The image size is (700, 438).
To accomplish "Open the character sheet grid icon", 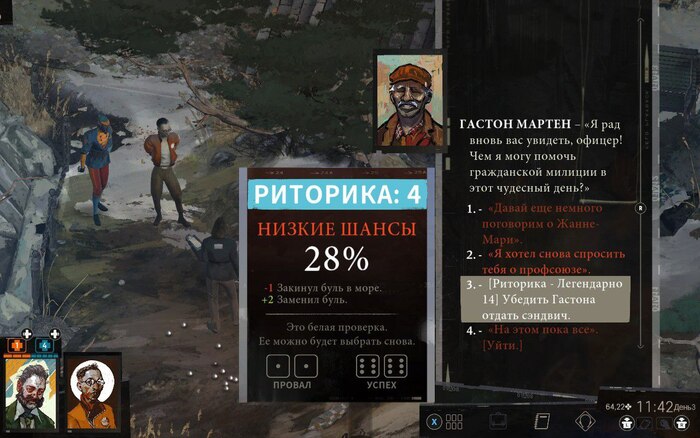I will click(454, 421).
